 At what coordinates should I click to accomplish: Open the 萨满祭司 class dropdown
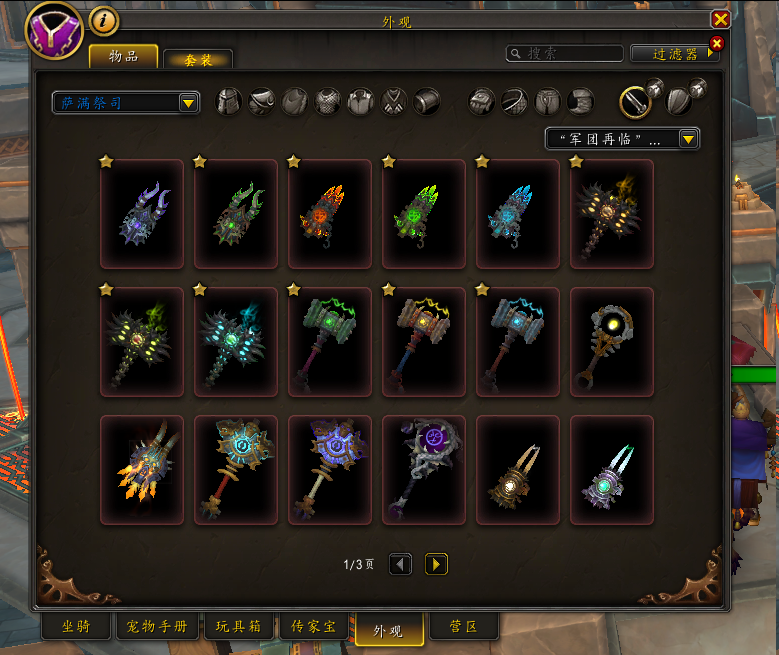187,102
